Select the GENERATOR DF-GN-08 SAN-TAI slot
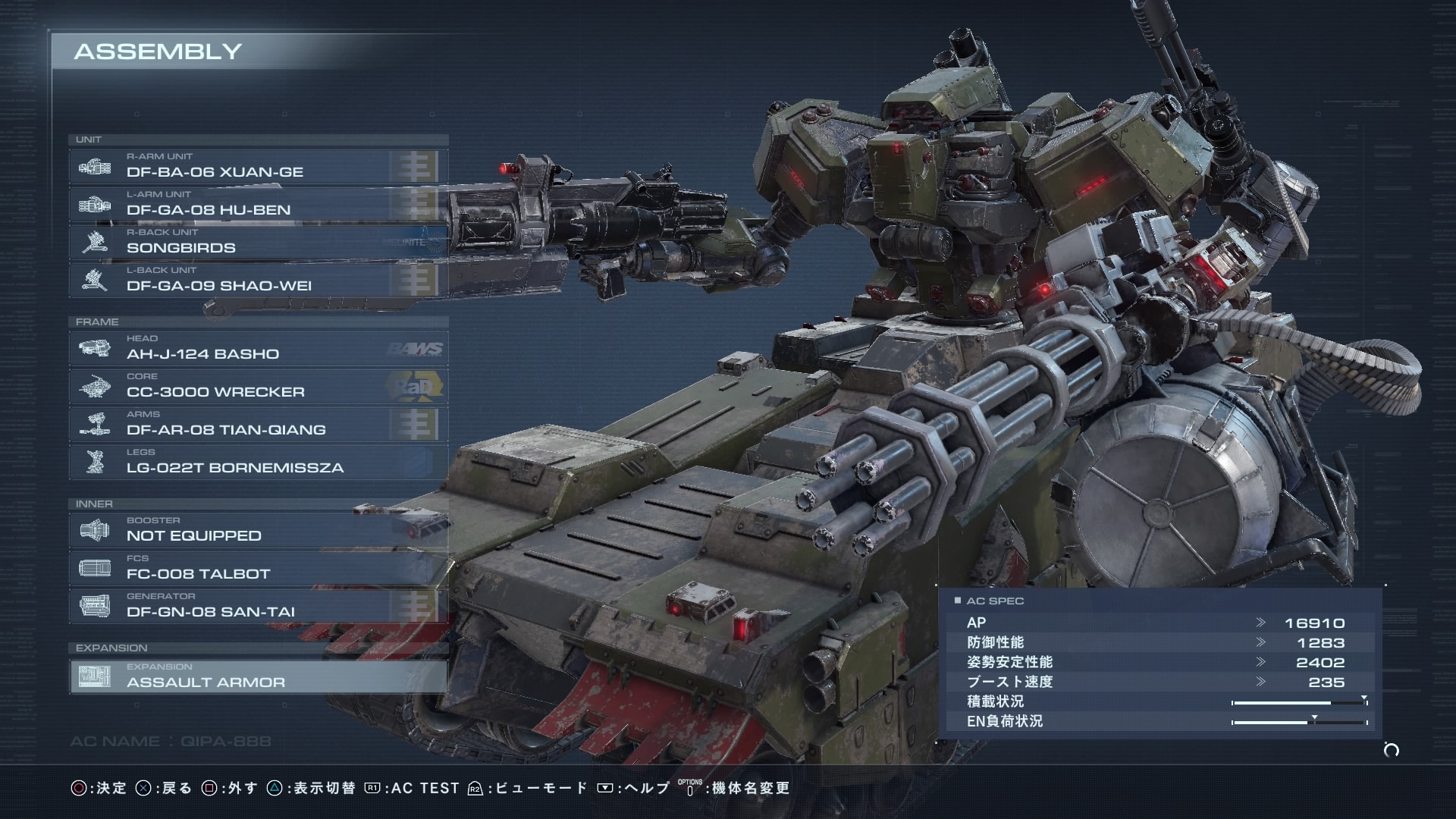Image resolution: width=1456 pixels, height=819 pixels. 258,606
